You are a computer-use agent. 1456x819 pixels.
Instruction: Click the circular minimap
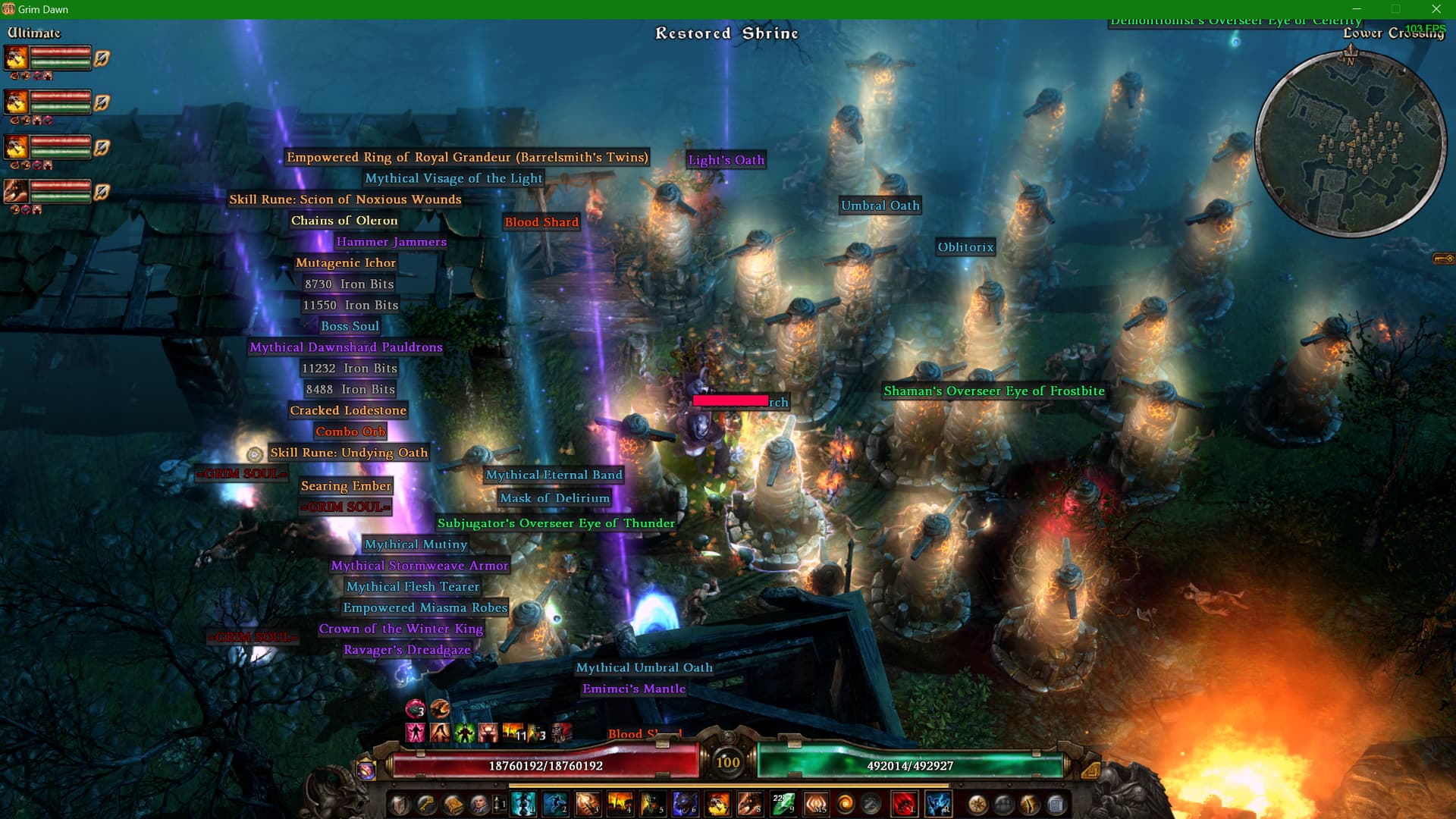1351,144
